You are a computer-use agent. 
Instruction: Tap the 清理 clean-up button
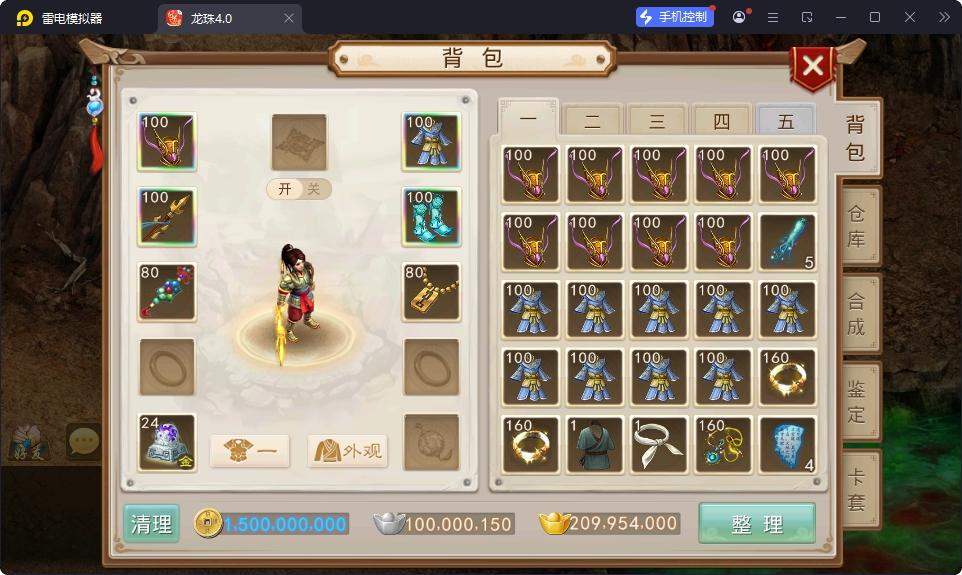tap(151, 524)
